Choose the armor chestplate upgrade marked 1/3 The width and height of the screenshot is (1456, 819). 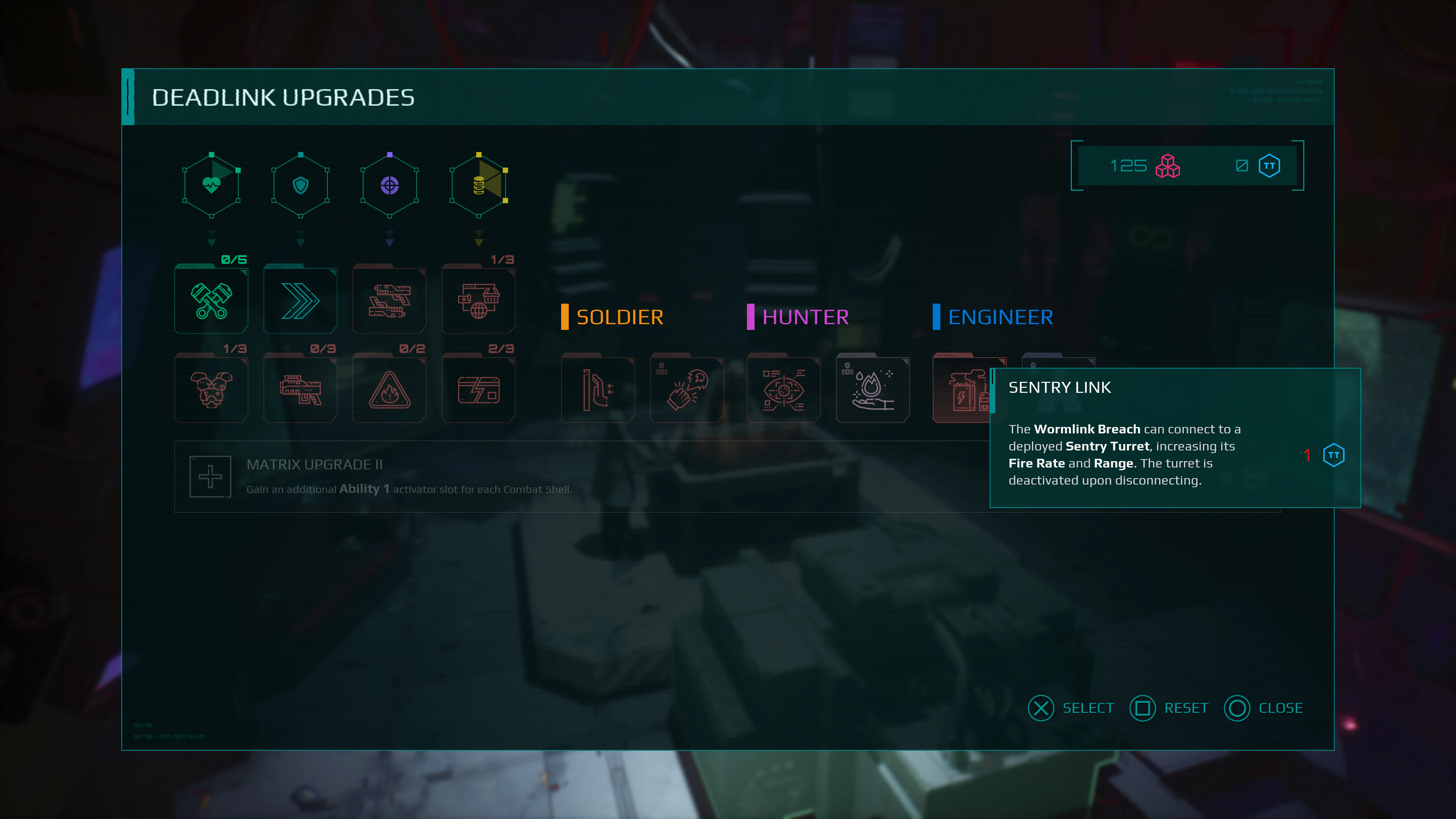click(211, 388)
